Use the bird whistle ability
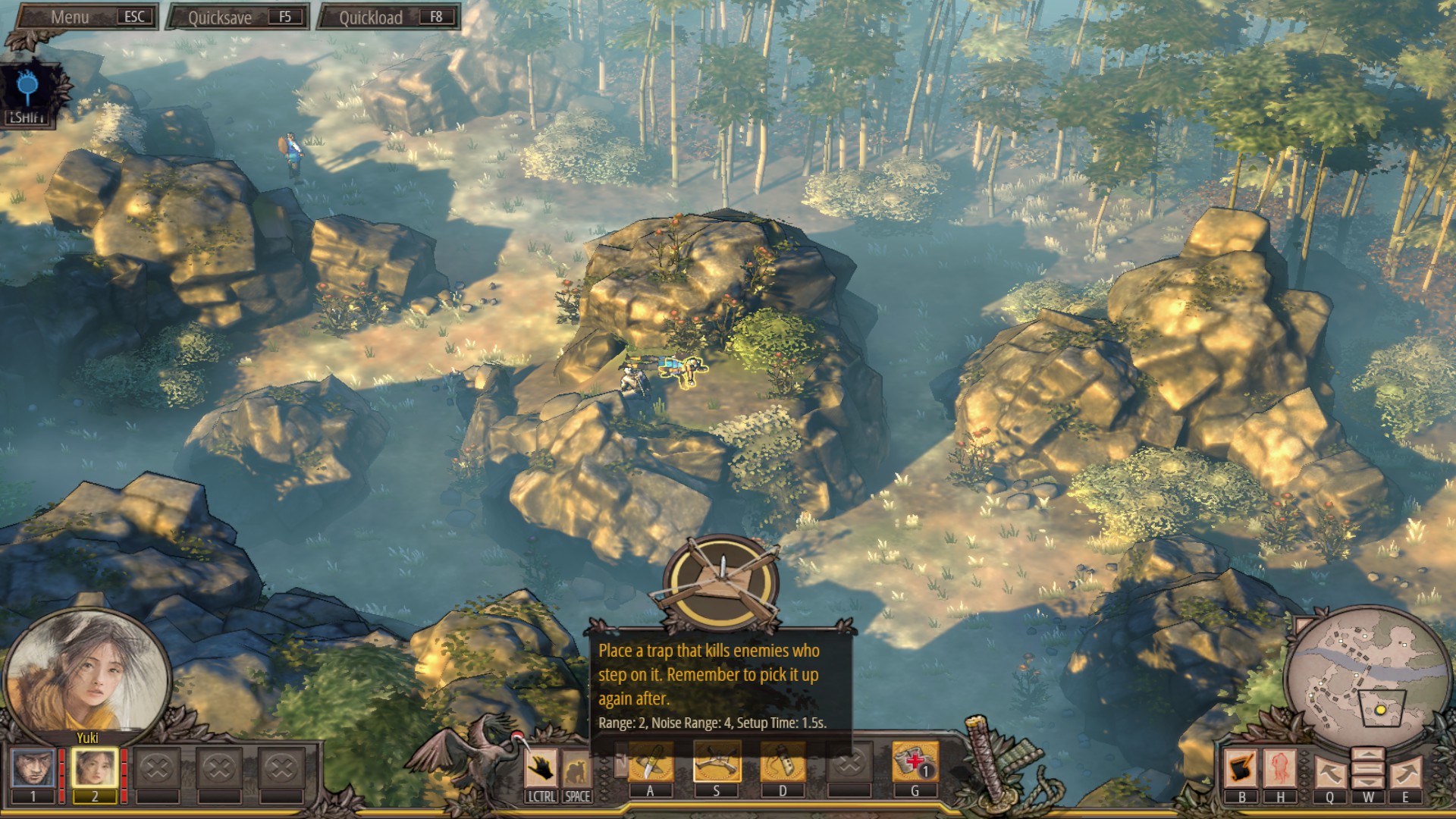The width and height of the screenshot is (1456, 819). click(783, 762)
